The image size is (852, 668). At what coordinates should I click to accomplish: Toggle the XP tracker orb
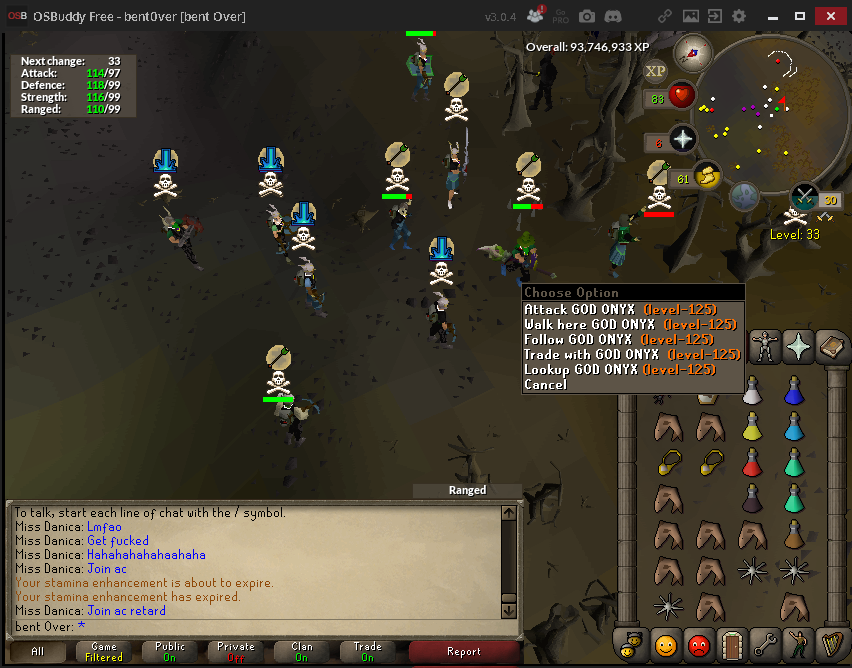pos(656,70)
